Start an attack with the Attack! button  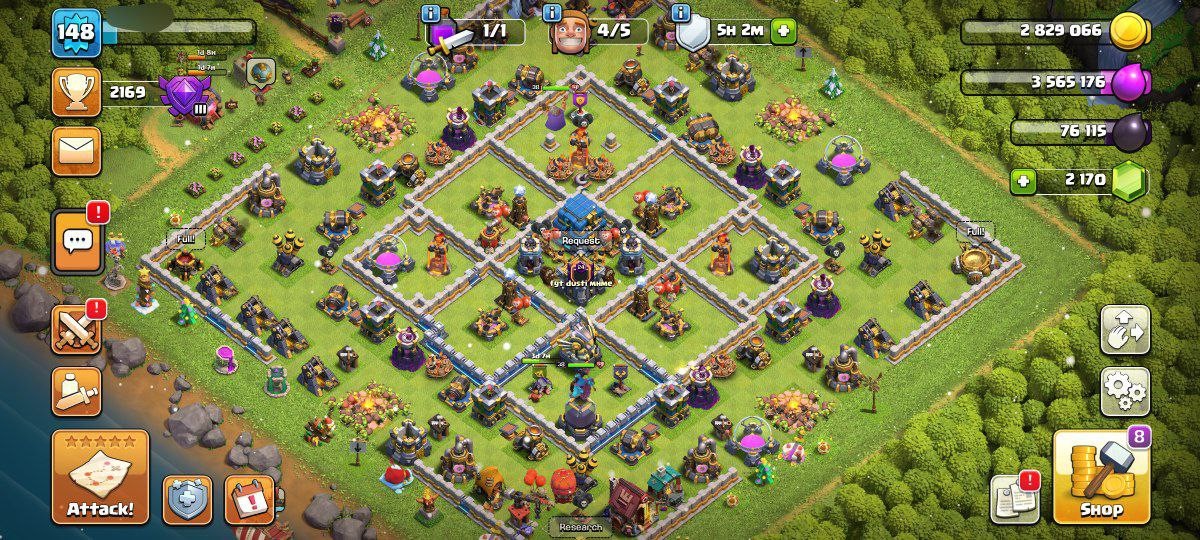pos(100,478)
